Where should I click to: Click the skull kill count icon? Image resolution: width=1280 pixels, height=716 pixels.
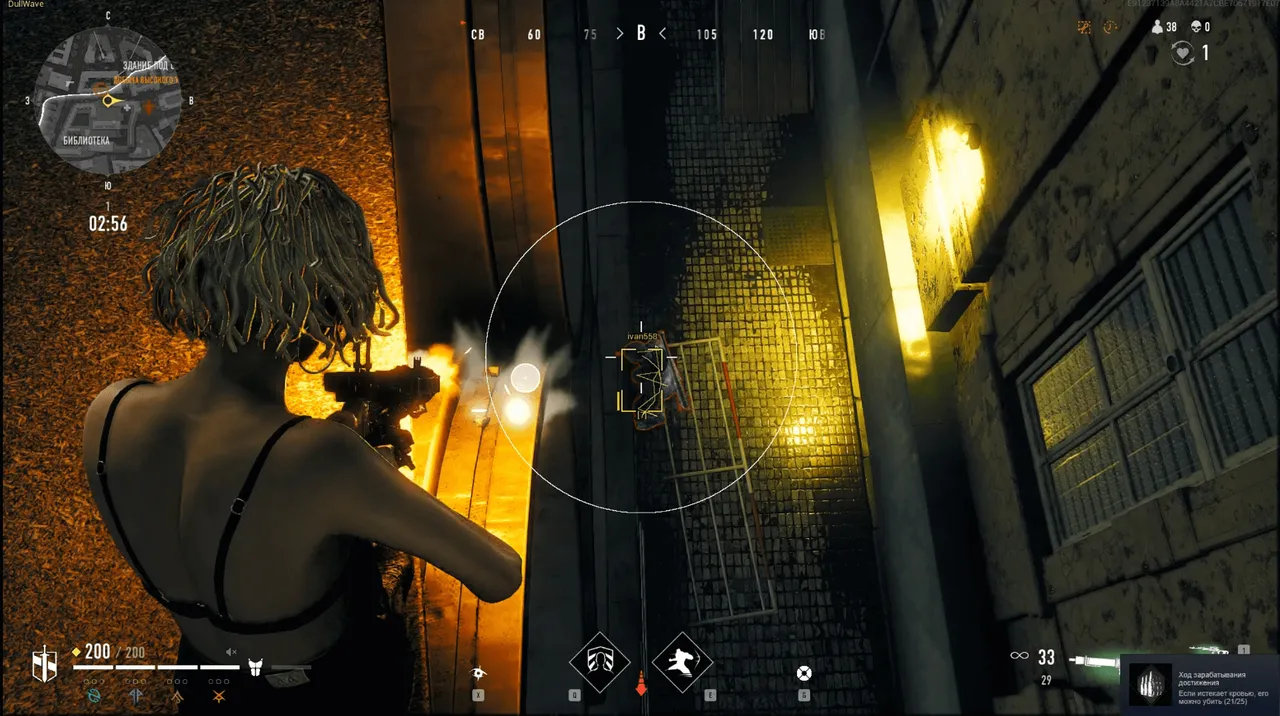tap(1195, 28)
